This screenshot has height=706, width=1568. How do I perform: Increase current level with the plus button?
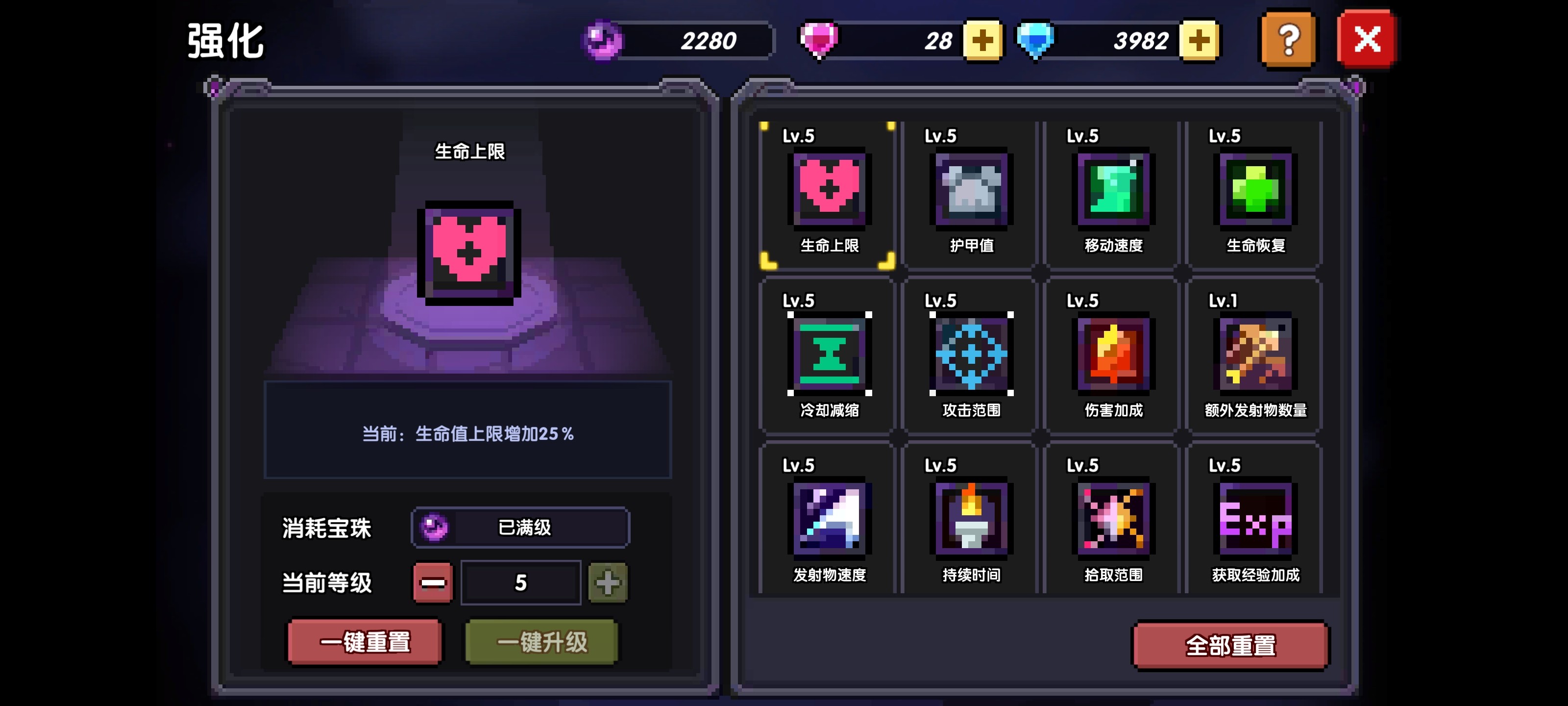tap(608, 583)
